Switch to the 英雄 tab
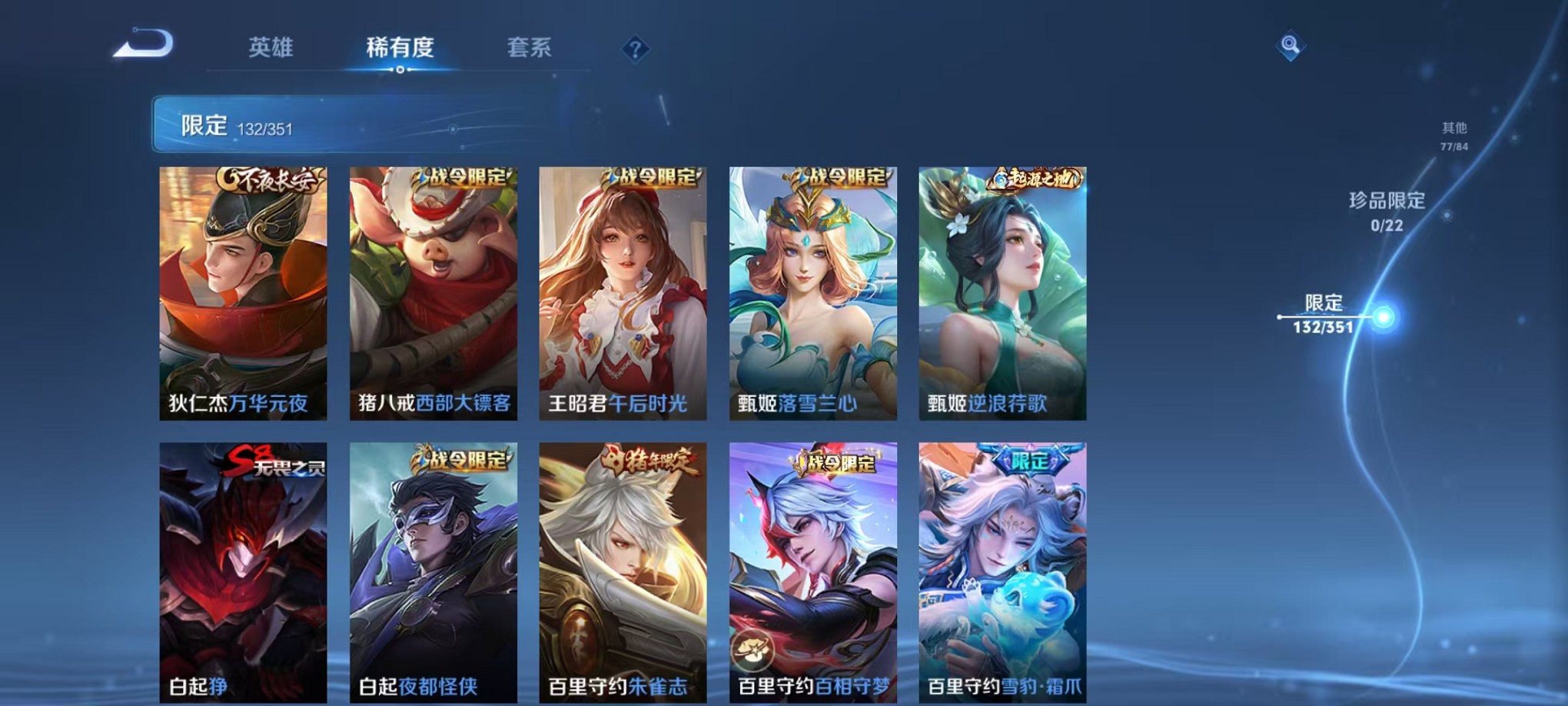The image size is (1568, 706). click(x=271, y=48)
